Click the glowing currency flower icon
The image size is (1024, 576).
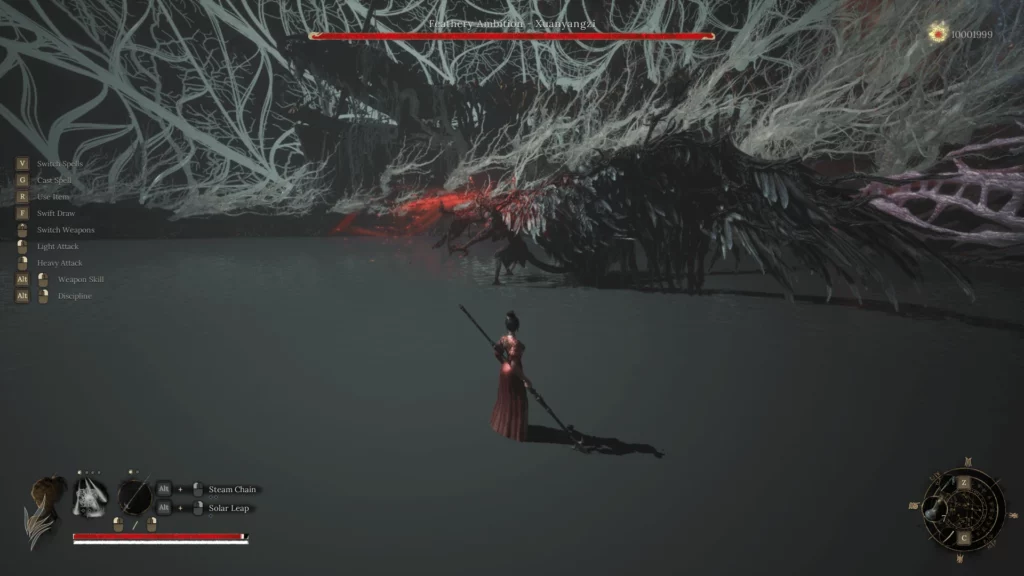pos(938,33)
